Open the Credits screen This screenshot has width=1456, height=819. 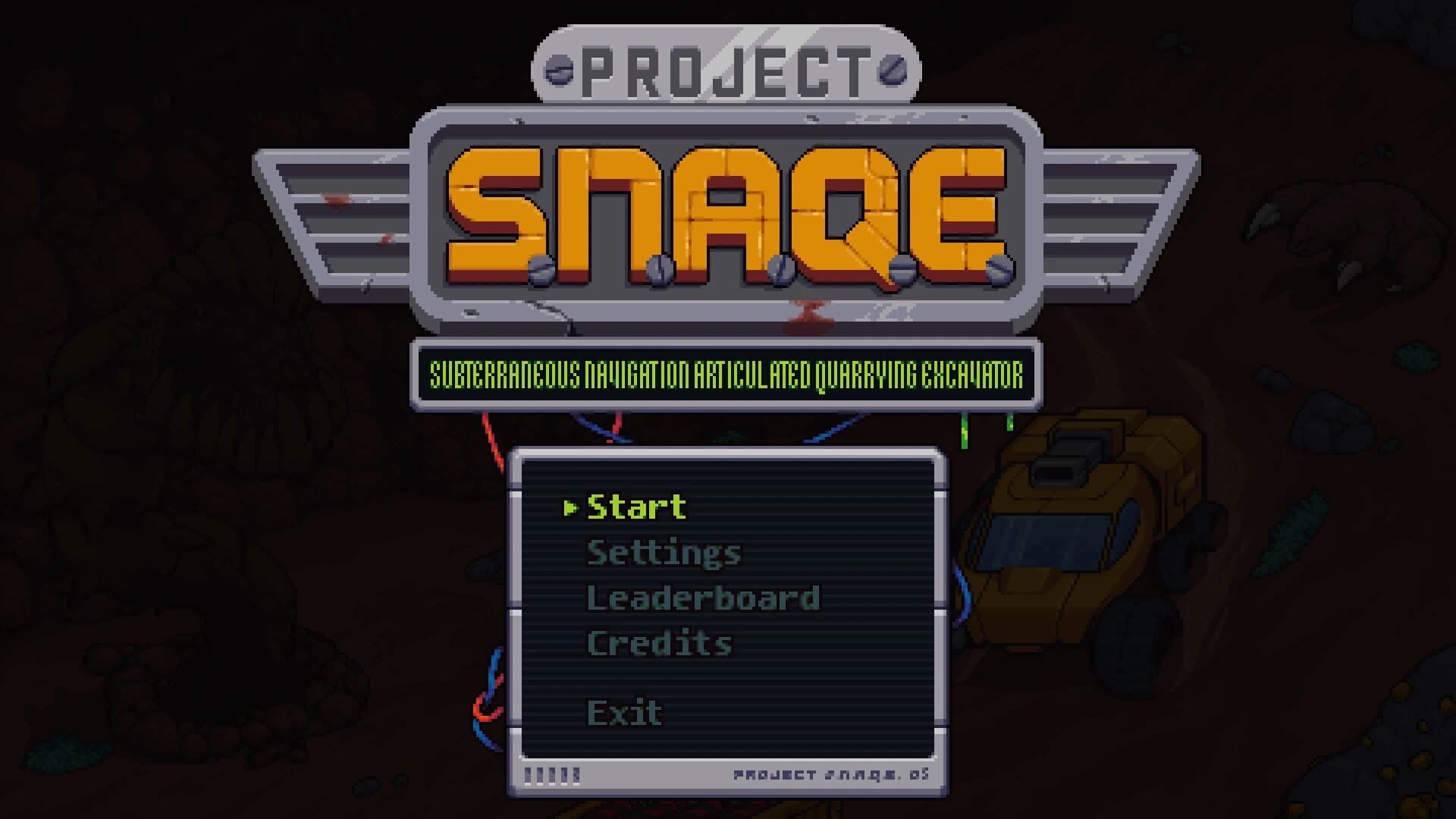click(x=659, y=641)
